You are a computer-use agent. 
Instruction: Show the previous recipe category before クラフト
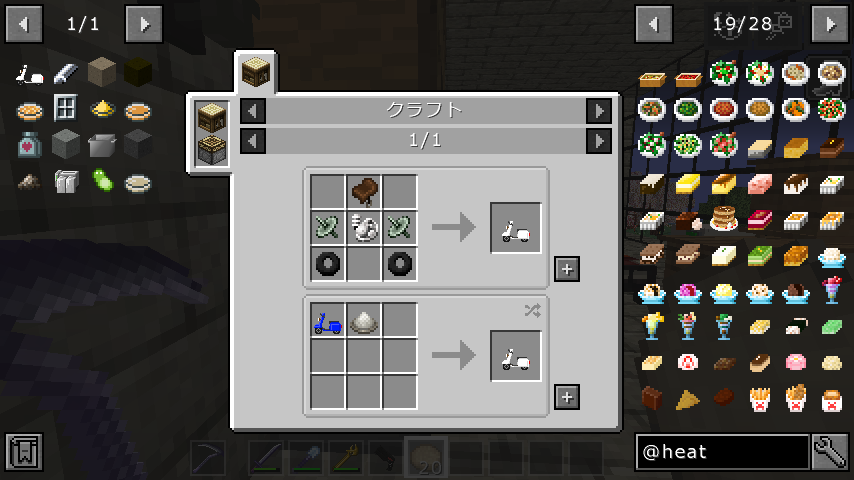[254, 111]
